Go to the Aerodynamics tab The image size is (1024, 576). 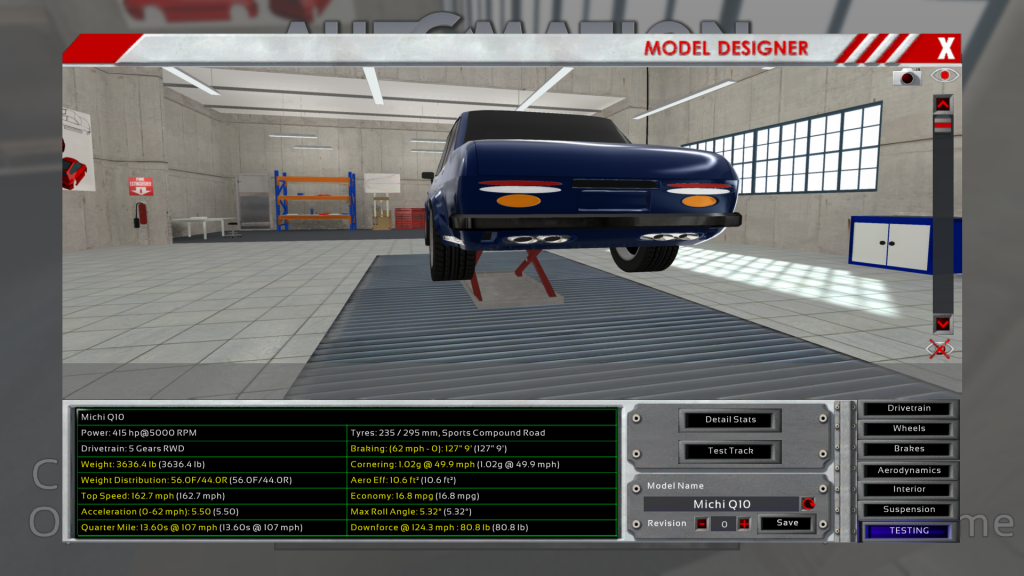tap(909, 470)
